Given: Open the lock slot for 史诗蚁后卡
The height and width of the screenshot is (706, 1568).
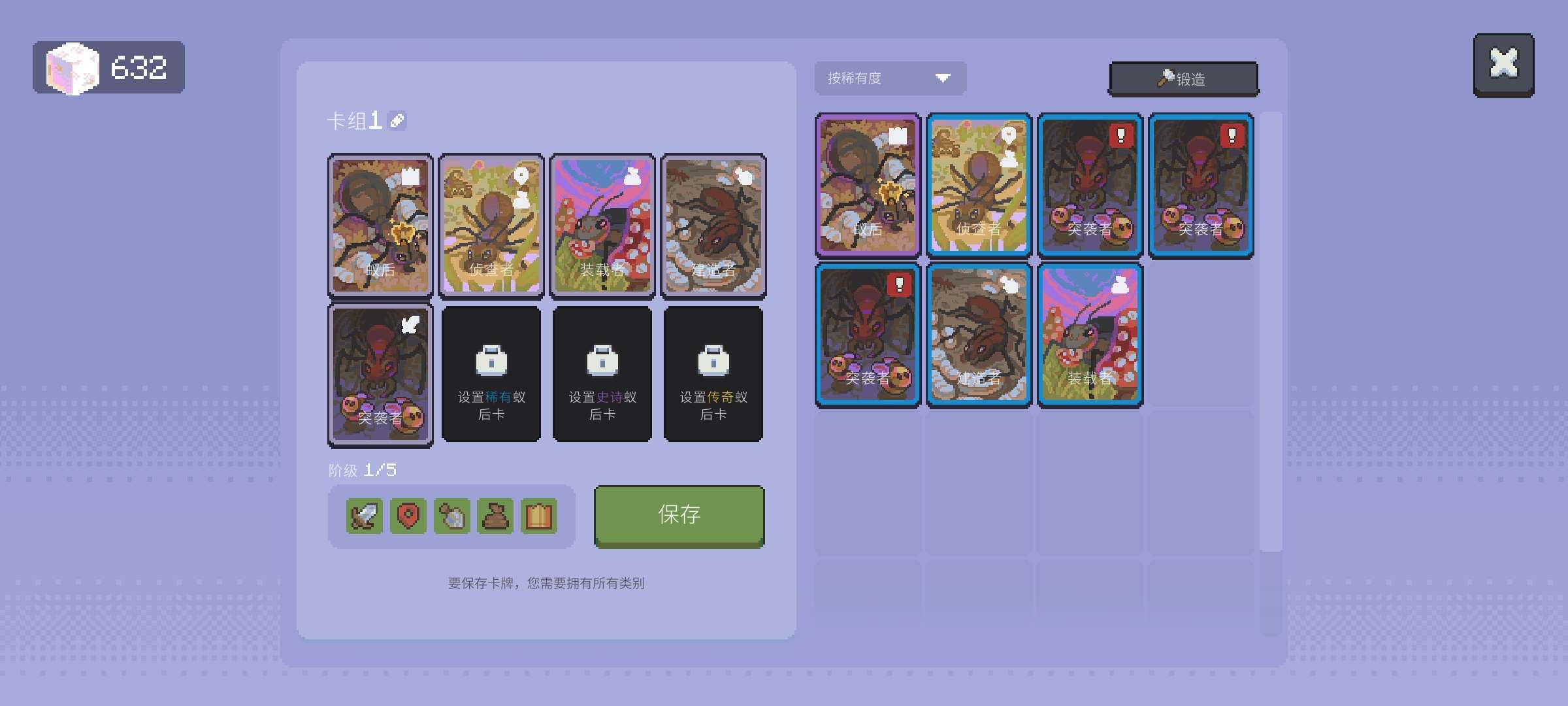Looking at the screenshot, I should point(602,373).
